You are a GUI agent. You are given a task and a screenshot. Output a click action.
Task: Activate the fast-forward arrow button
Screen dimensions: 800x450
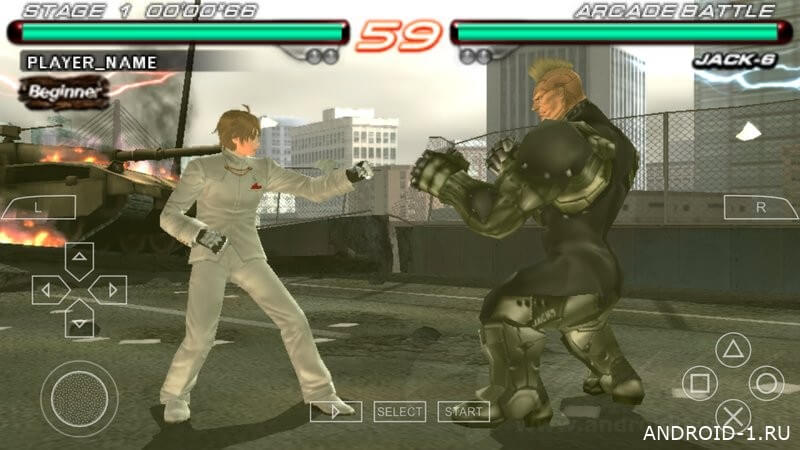coord(335,411)
